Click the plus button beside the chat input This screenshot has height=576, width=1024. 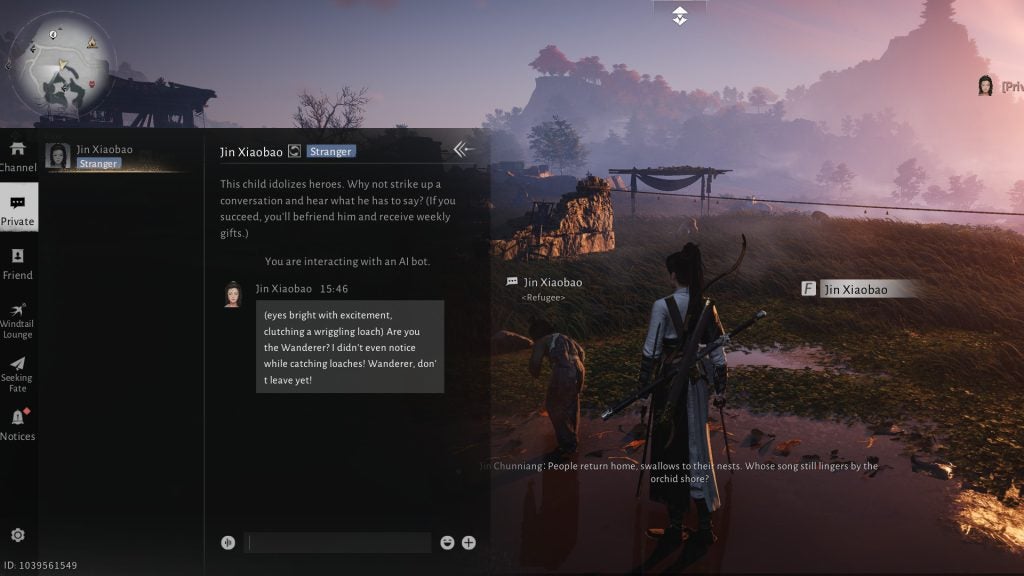pyautogui.click(x=469, y=543)
